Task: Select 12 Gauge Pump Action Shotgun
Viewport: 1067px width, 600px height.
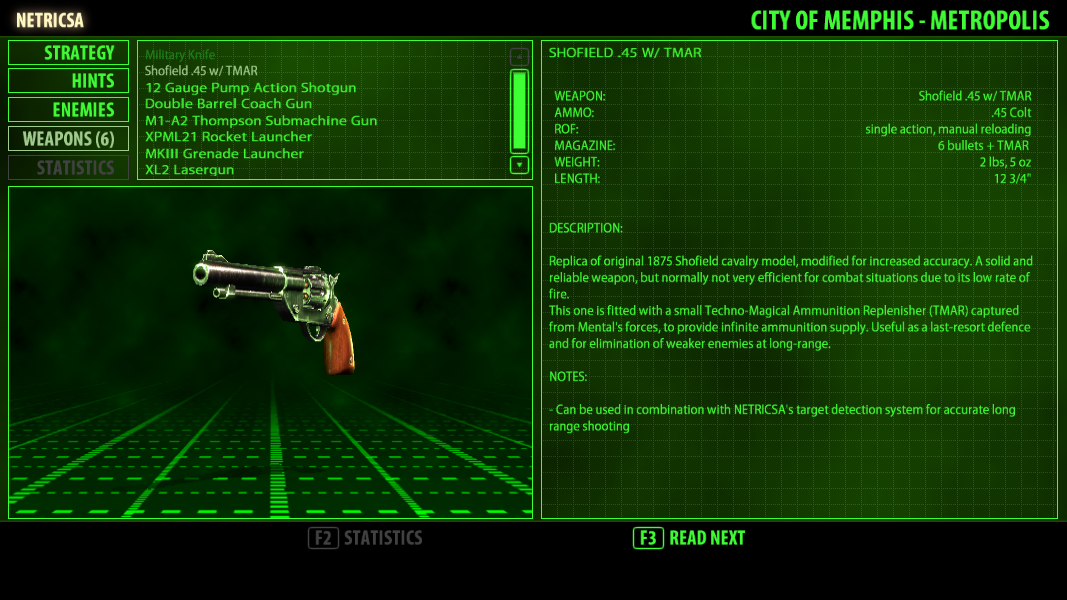Action: click(x=250, y=88)
